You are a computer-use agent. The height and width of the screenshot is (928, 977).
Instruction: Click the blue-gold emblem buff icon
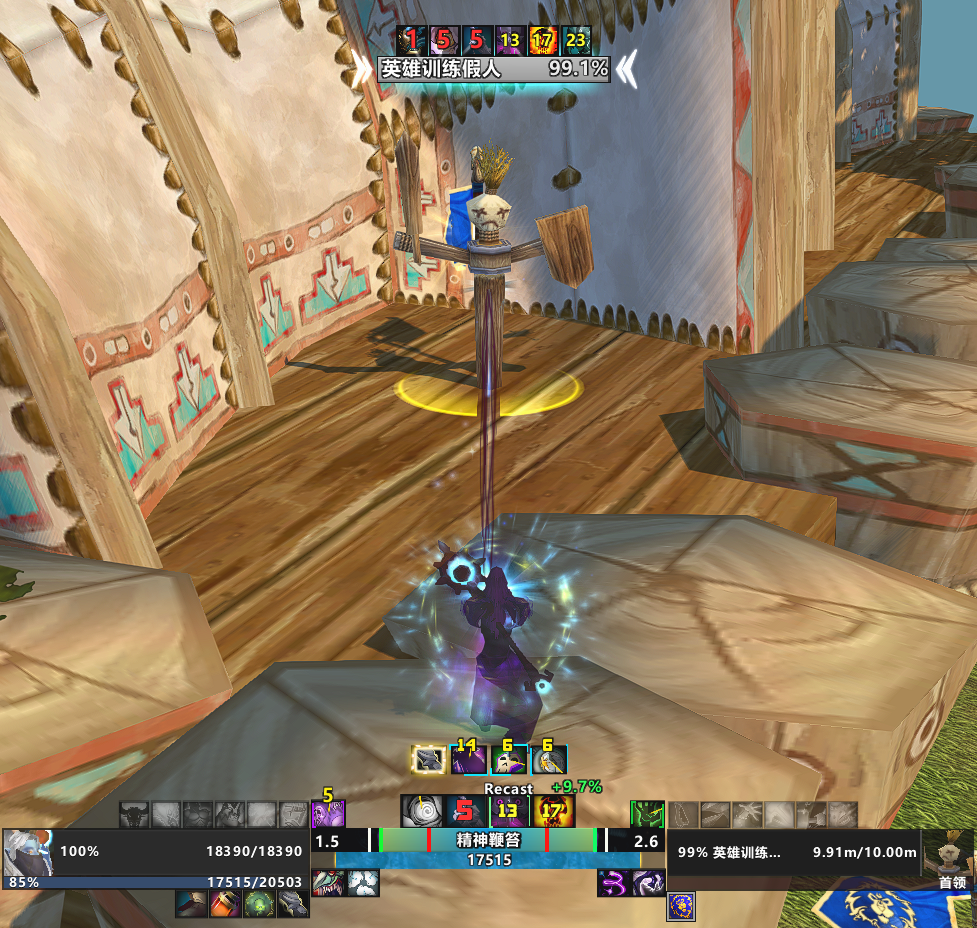click(681, 907)
